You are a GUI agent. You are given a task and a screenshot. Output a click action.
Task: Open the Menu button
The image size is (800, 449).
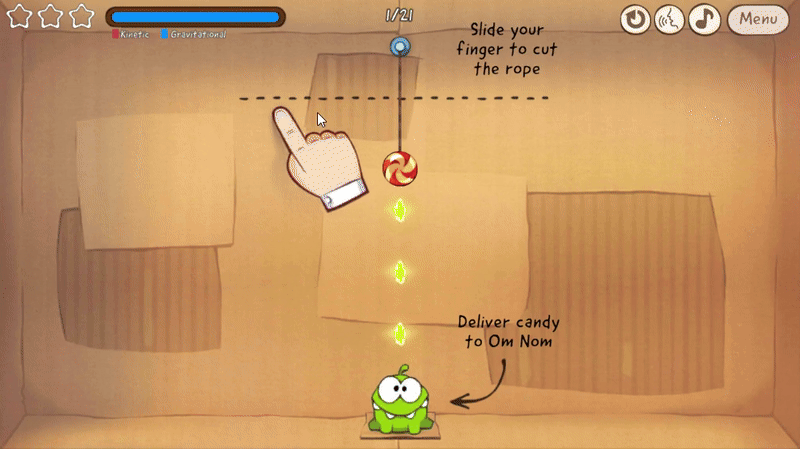click(x=760, y=19)
